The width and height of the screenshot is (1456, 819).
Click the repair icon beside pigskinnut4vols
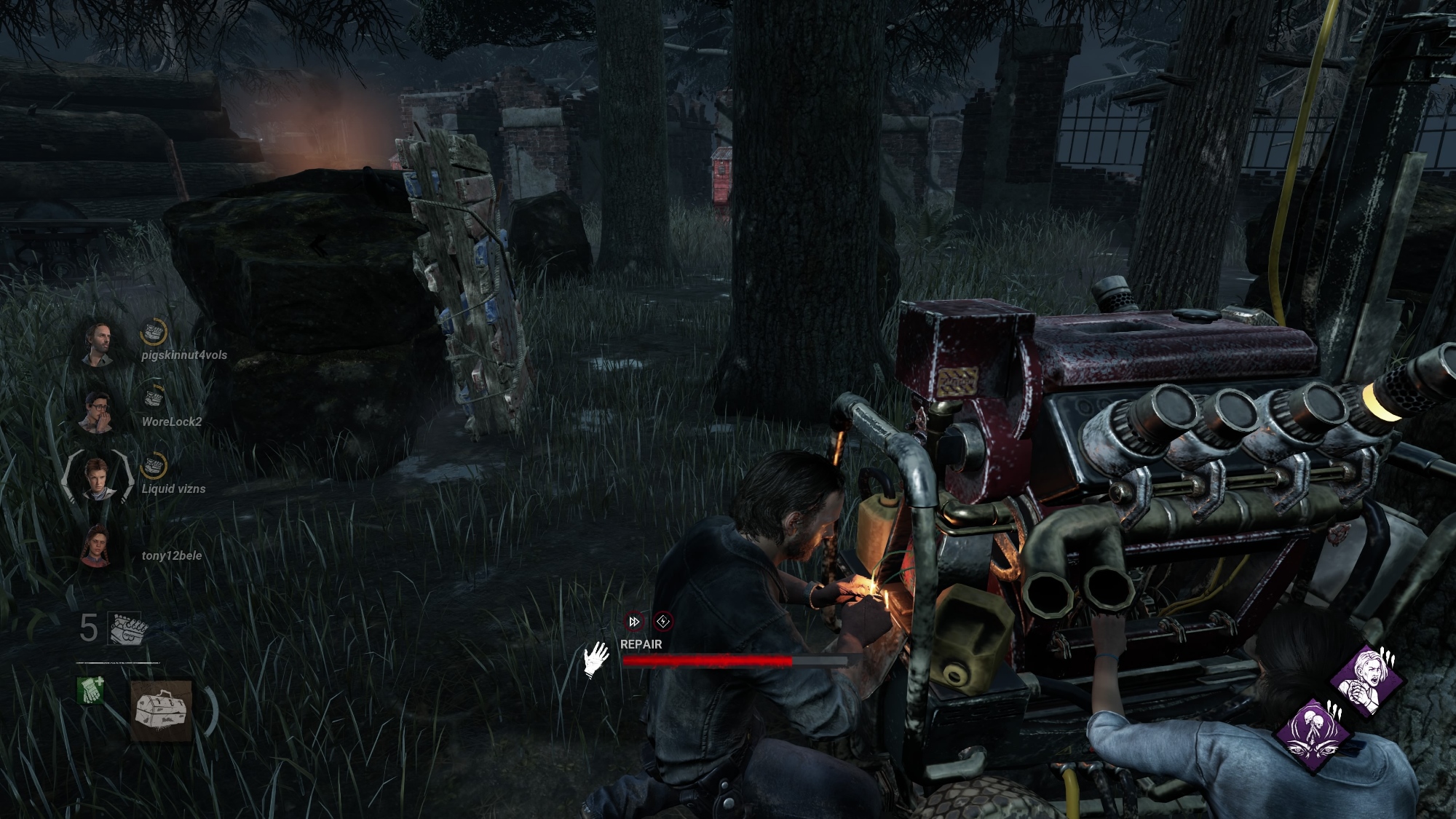(153, 332)
